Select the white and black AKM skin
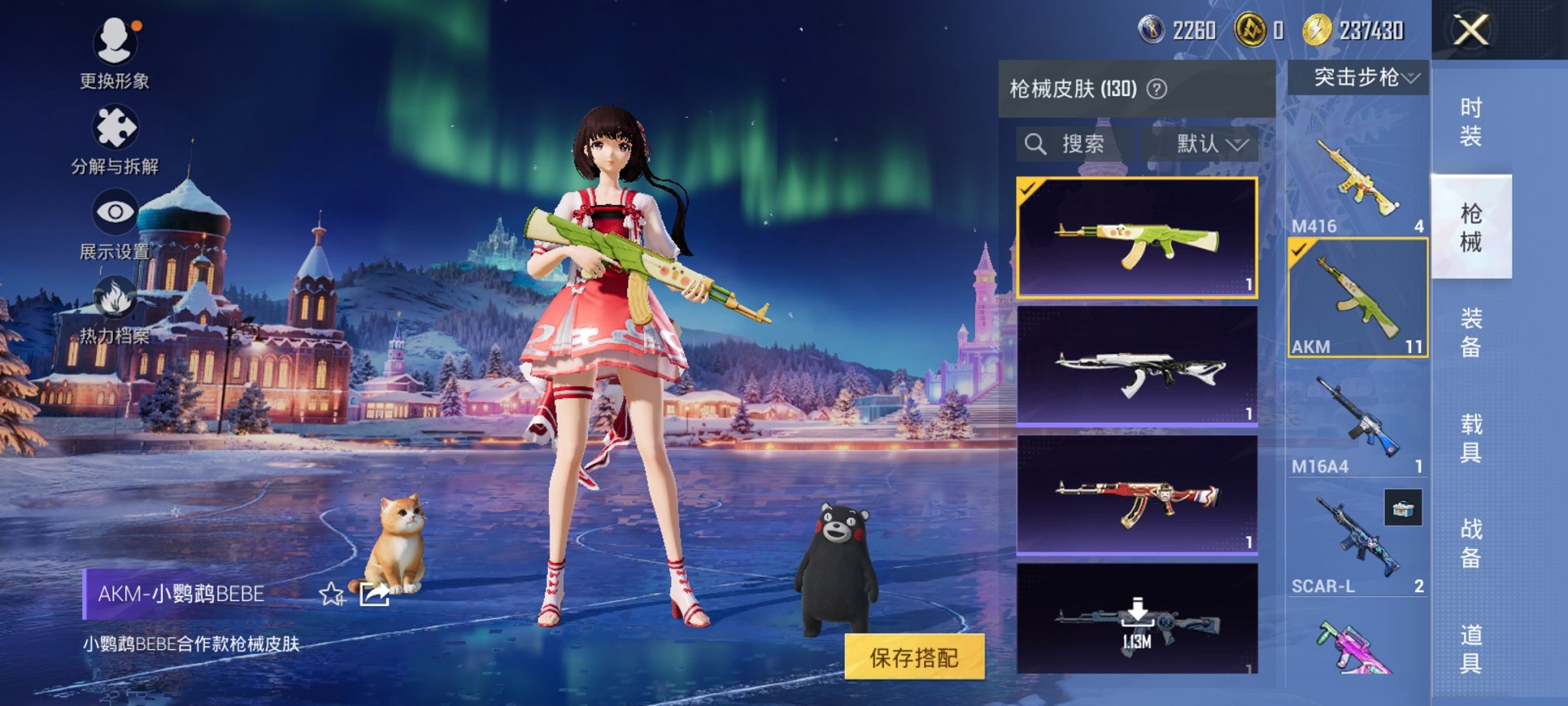This screenshot has width=1568, height=706. click(1137, 366)
